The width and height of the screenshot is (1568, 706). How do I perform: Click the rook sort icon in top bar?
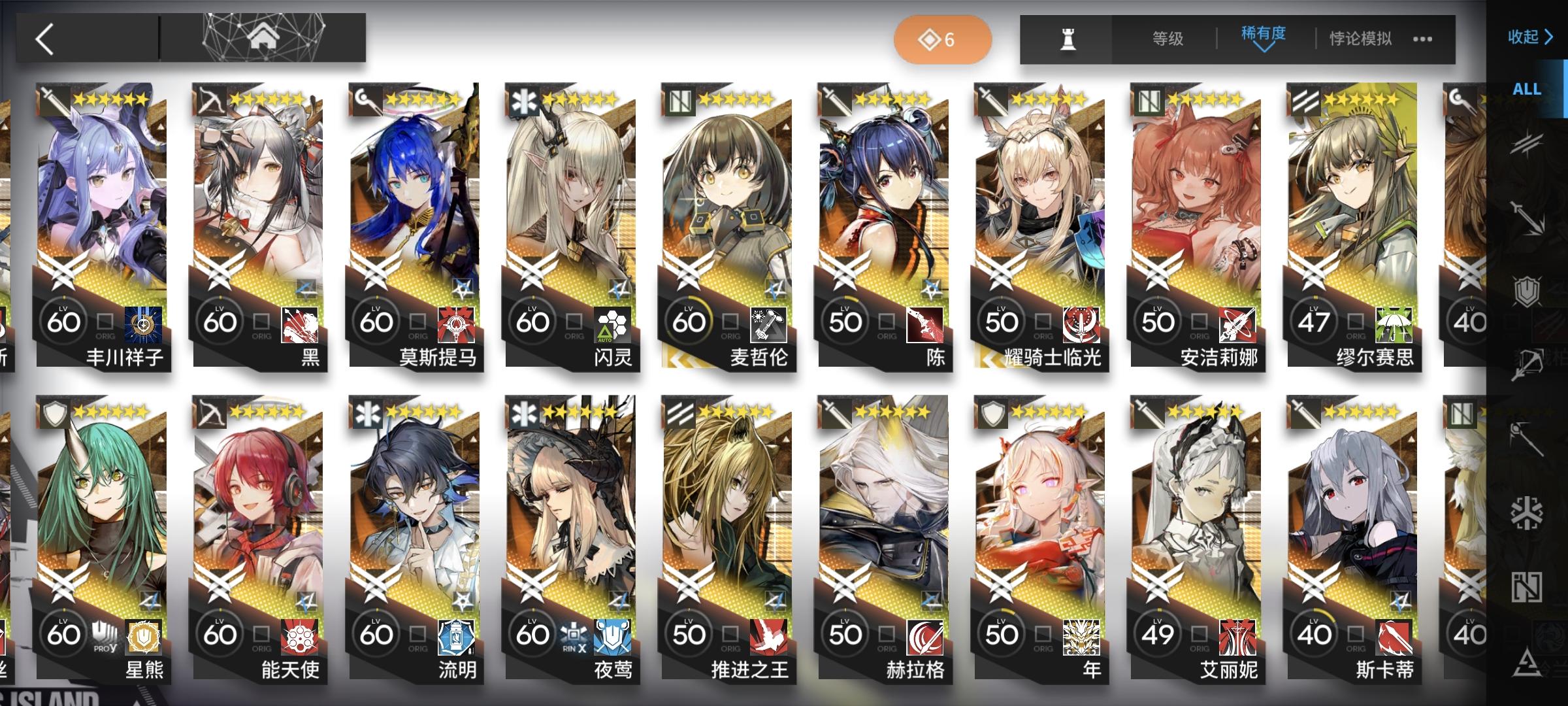[1067, 40]
